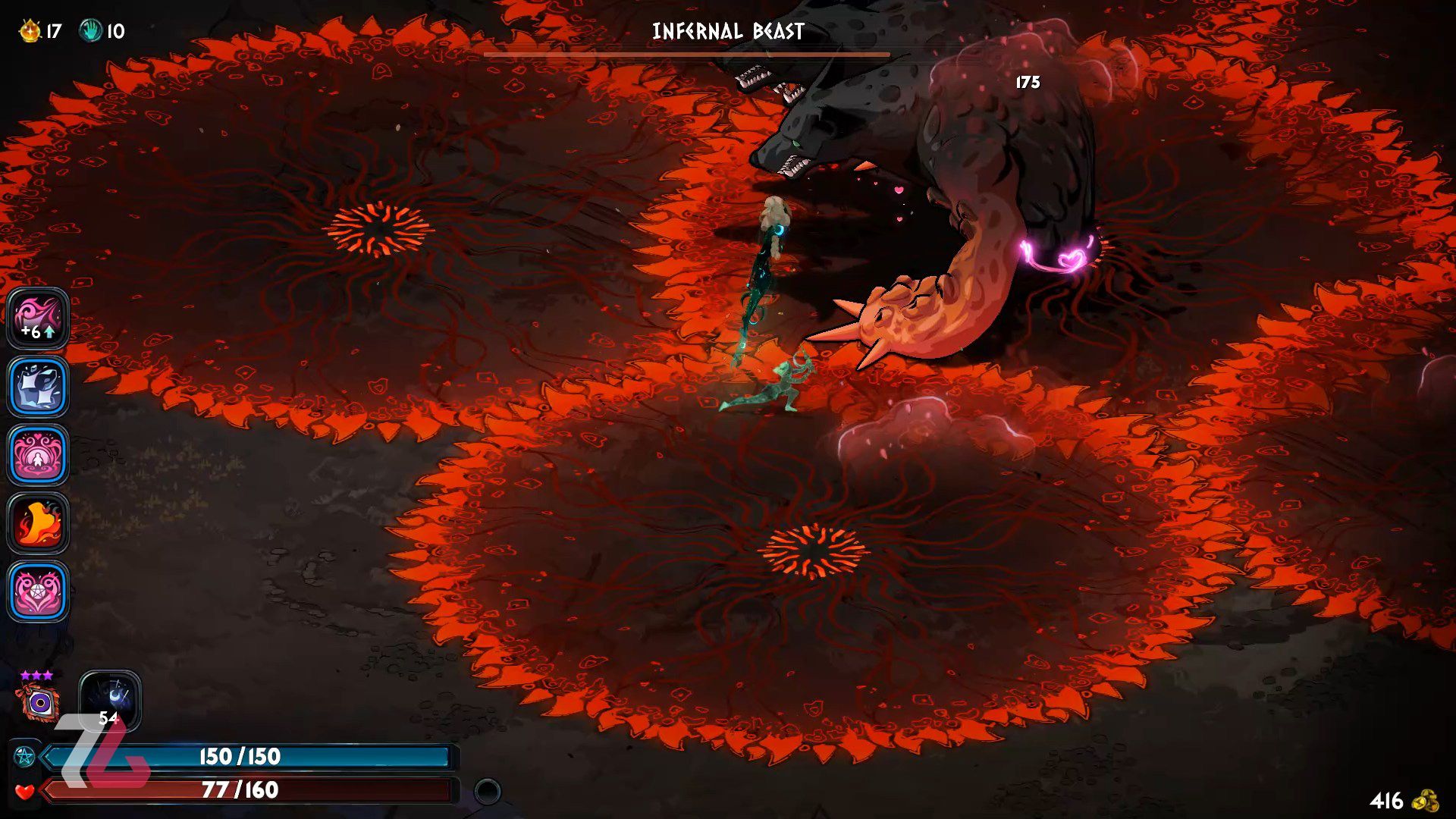Click the ice blocks boon icon

pos(38,387)
